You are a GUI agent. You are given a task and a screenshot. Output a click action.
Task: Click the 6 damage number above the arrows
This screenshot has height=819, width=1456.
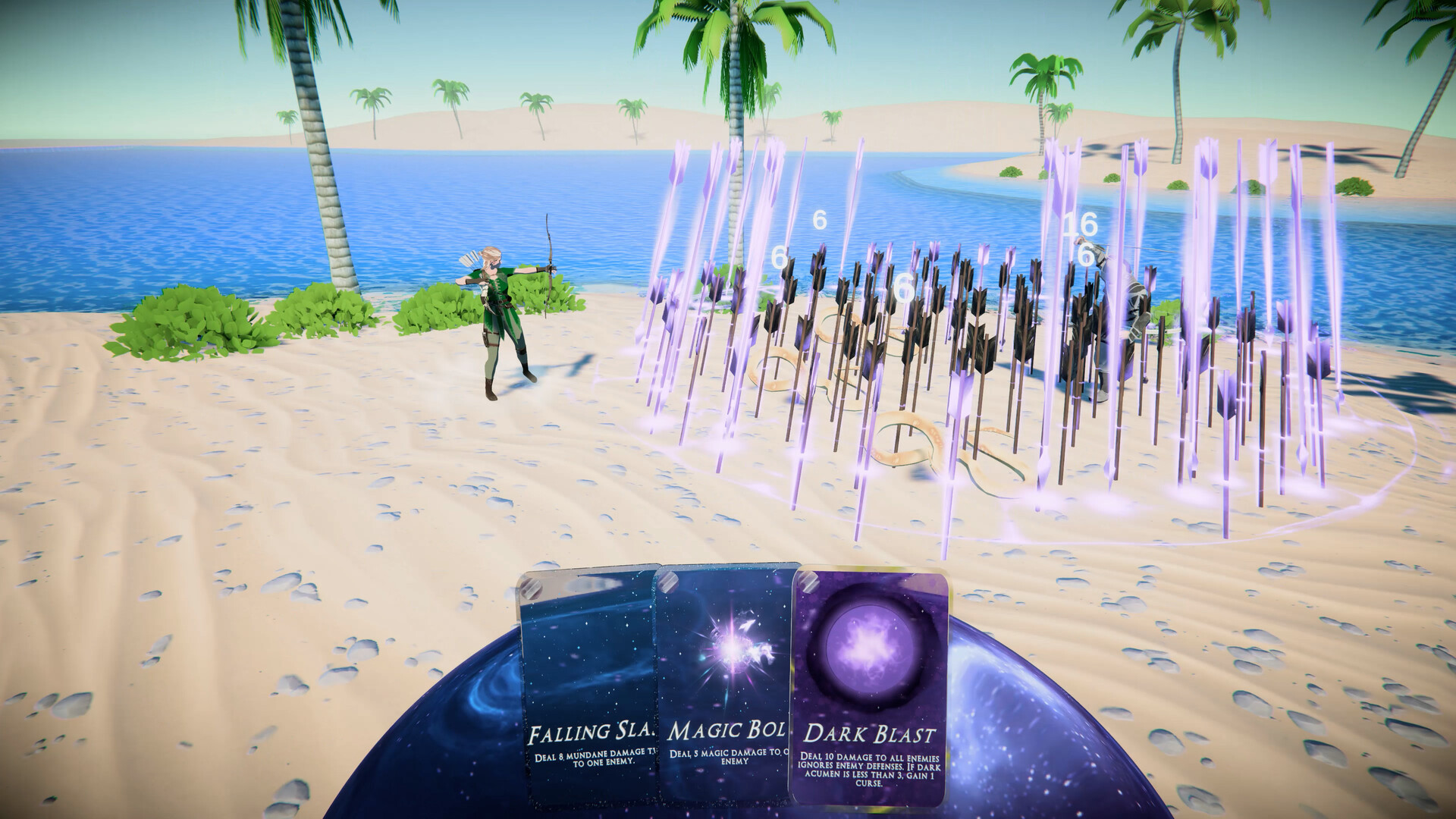[x=818, y=221]
